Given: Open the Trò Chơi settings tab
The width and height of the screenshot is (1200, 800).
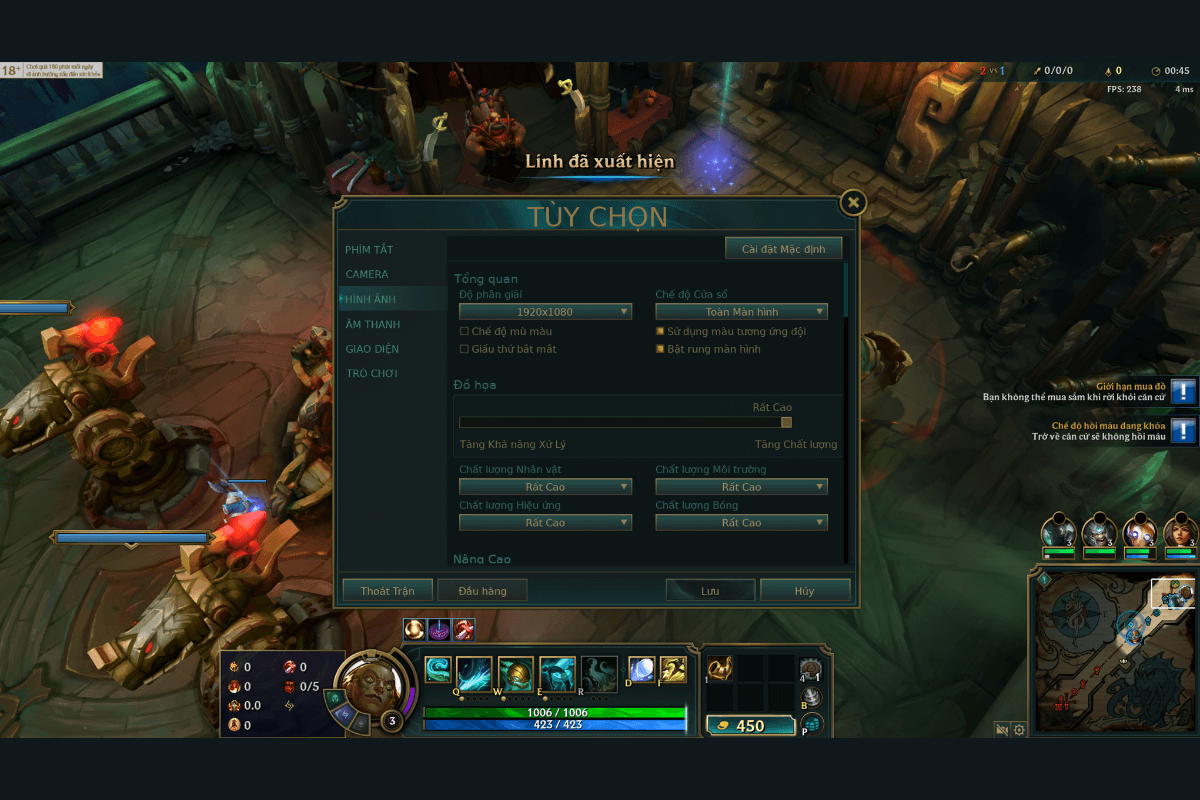Looking at the screenshot, I should (371, 373).
